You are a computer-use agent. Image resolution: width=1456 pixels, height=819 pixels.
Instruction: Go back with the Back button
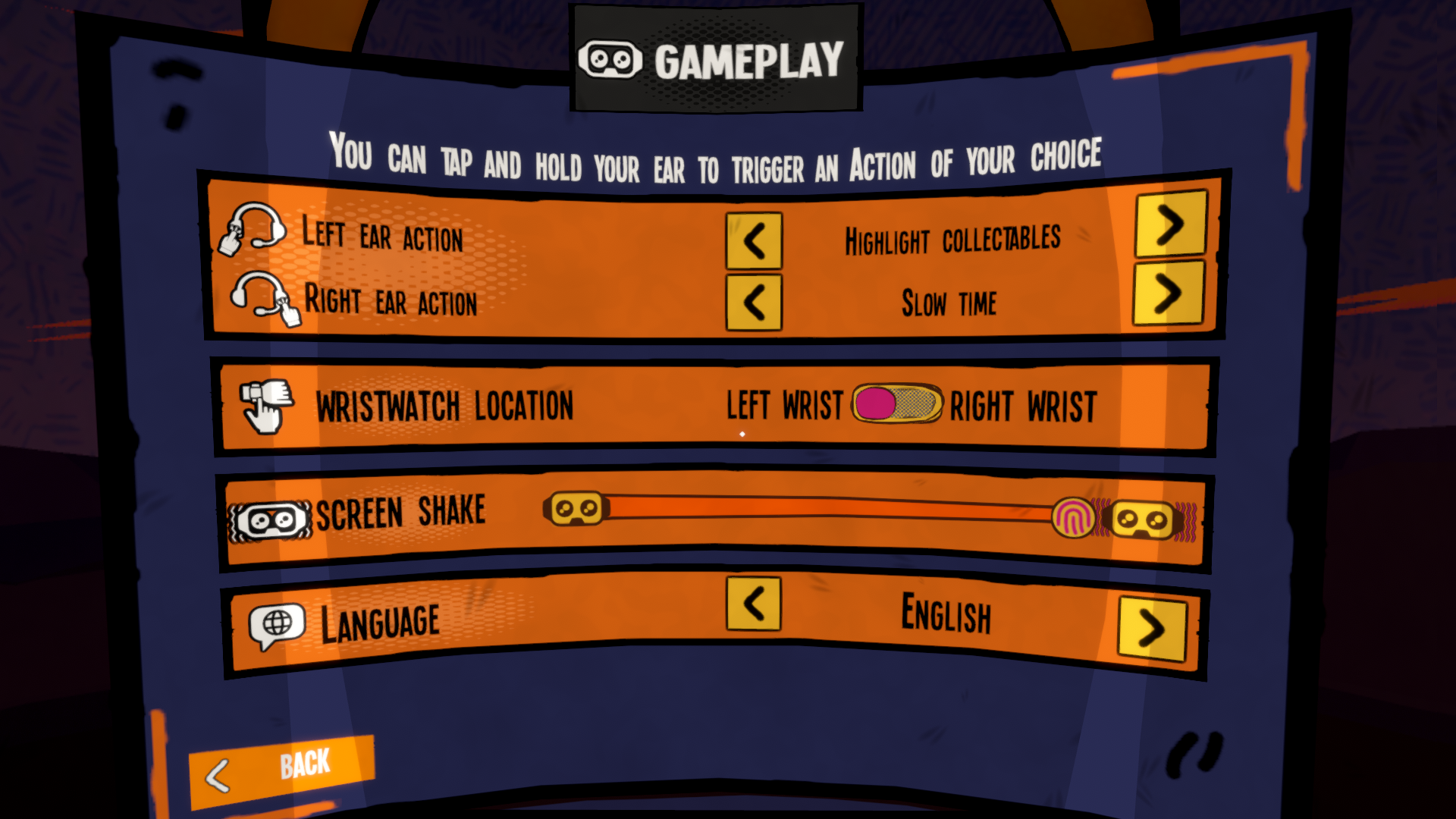pyautogui.click(x=281, y=769)
